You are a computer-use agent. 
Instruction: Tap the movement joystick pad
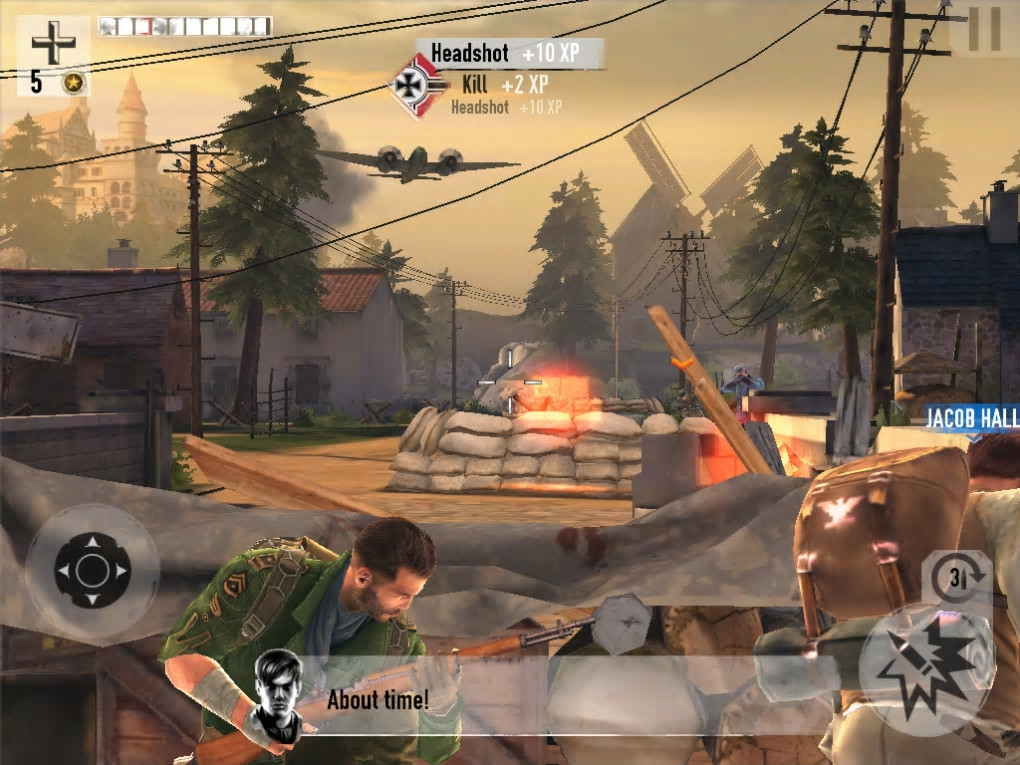click(92, 571)
